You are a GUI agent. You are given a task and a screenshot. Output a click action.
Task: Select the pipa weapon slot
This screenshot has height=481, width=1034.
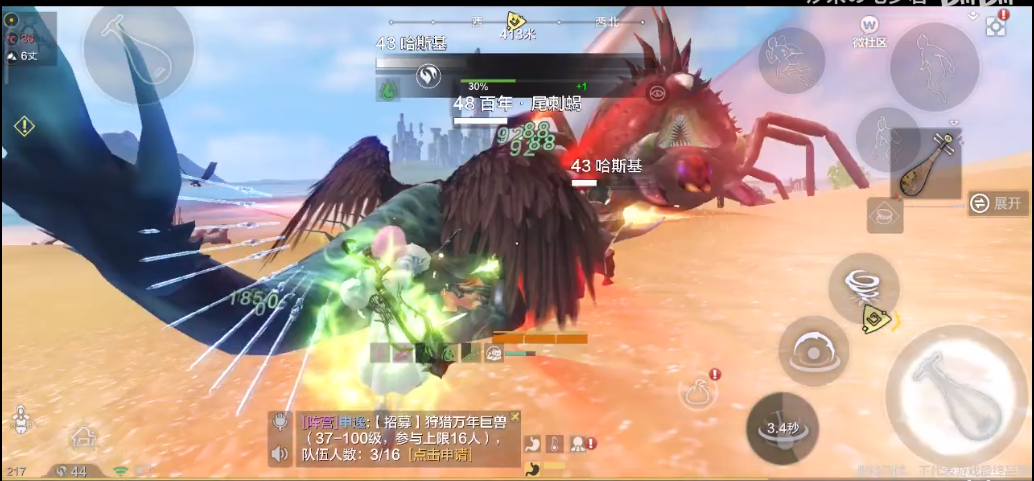[925, 166]
